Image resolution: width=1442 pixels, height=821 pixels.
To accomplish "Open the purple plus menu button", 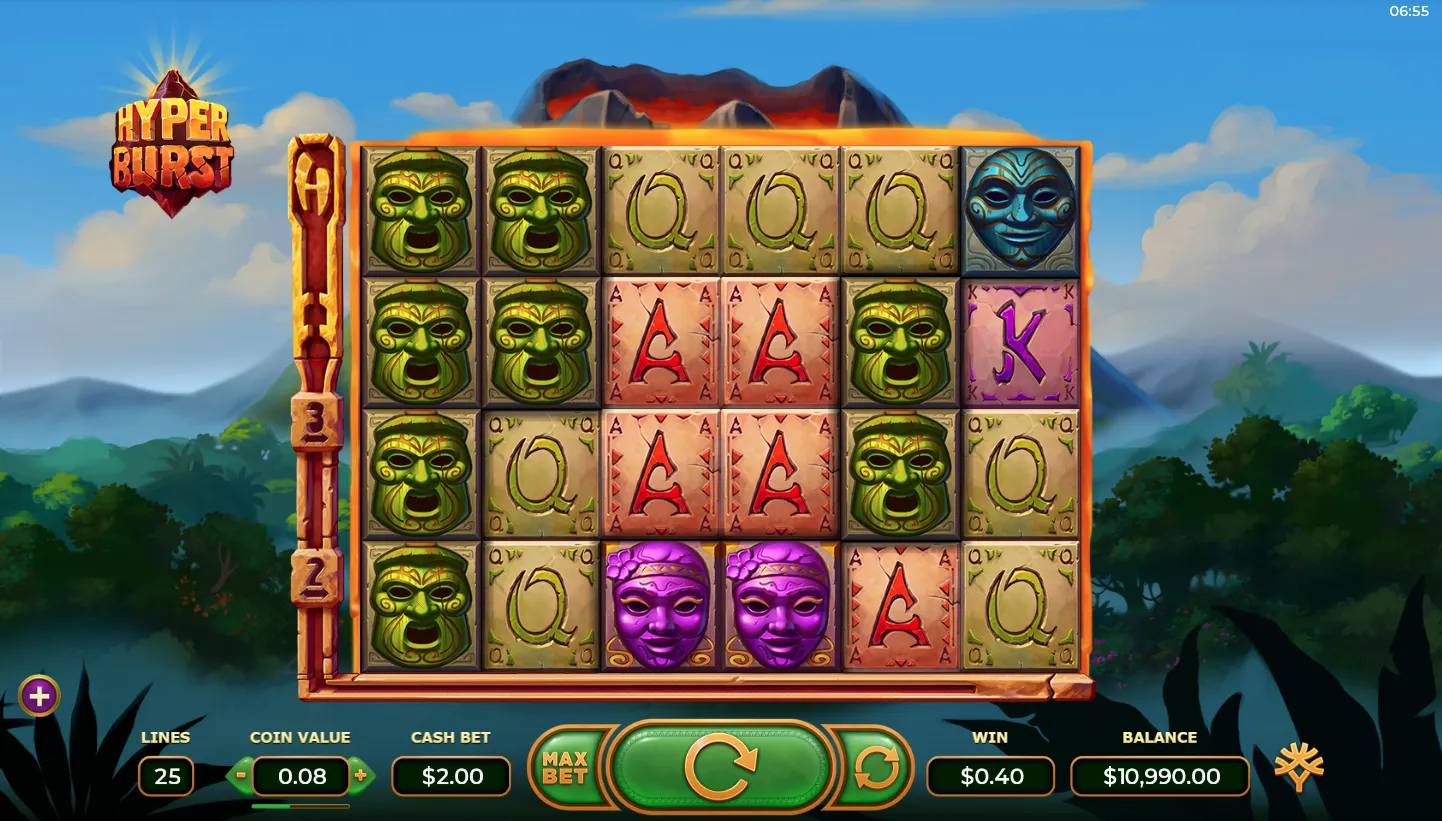I will pyautogui.click(x=39, y=696).
